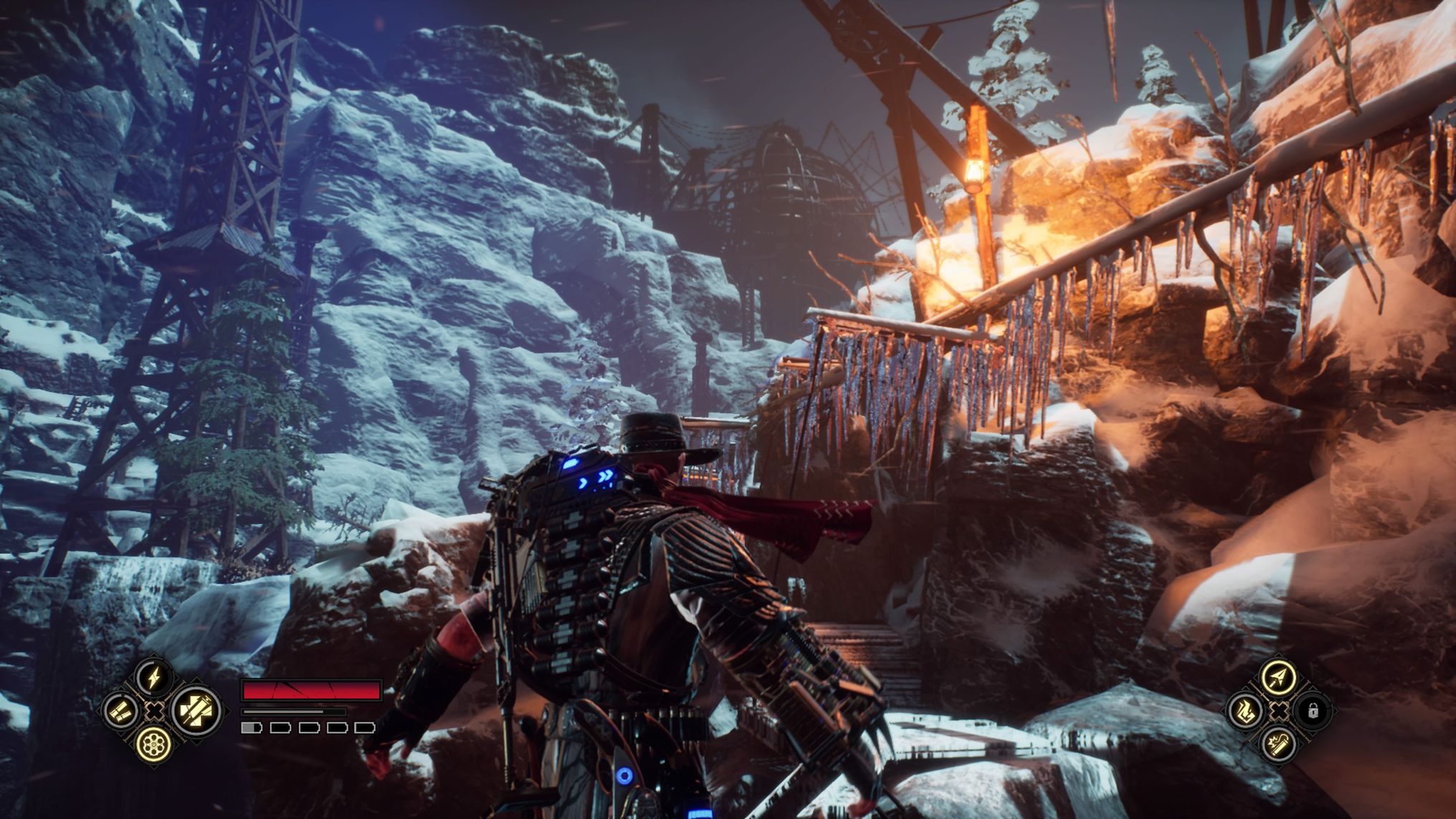Select the shotgun shells weapon icon

click(120, 711)
